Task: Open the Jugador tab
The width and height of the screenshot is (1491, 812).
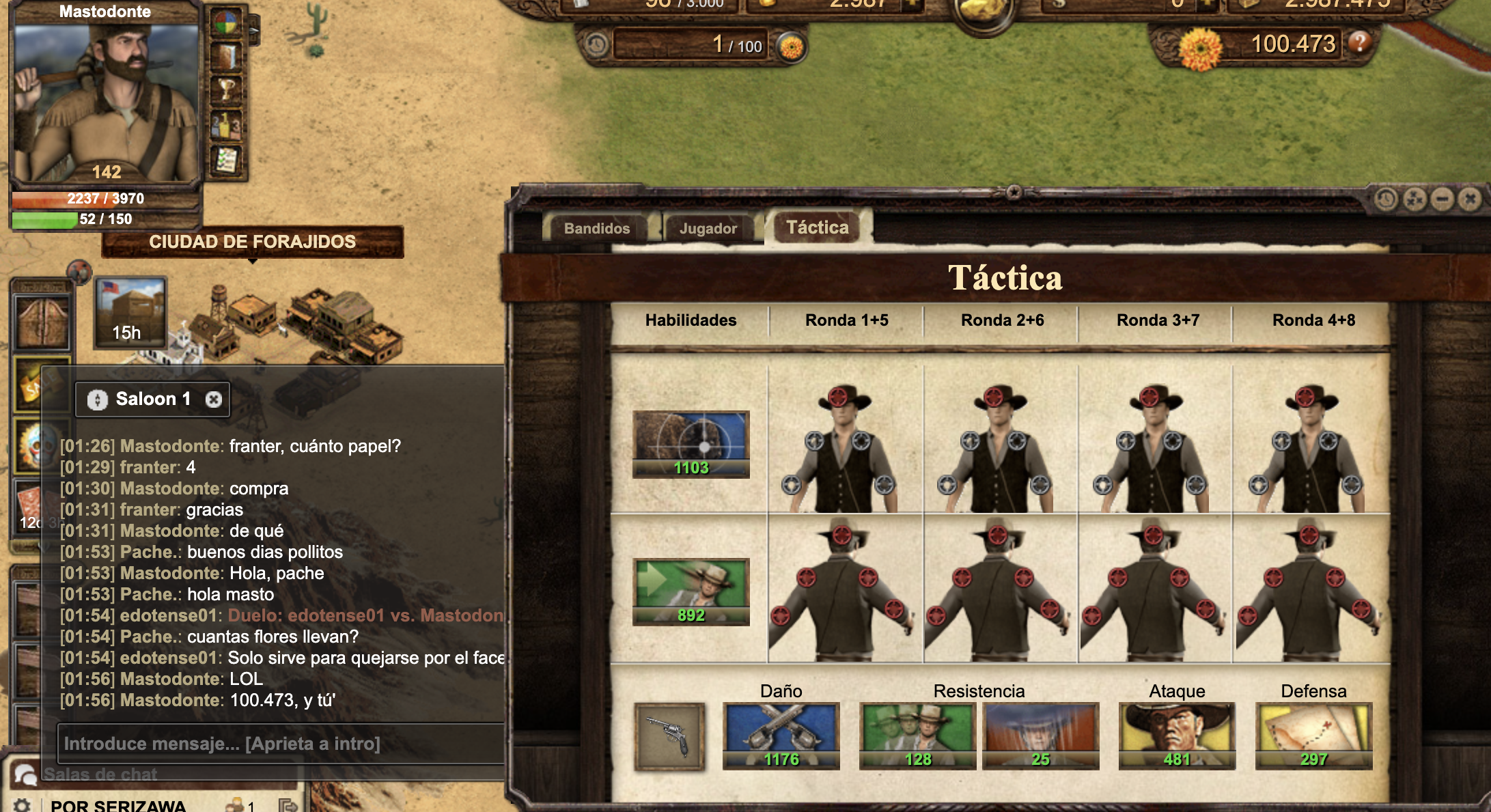Action: point(708,229)
